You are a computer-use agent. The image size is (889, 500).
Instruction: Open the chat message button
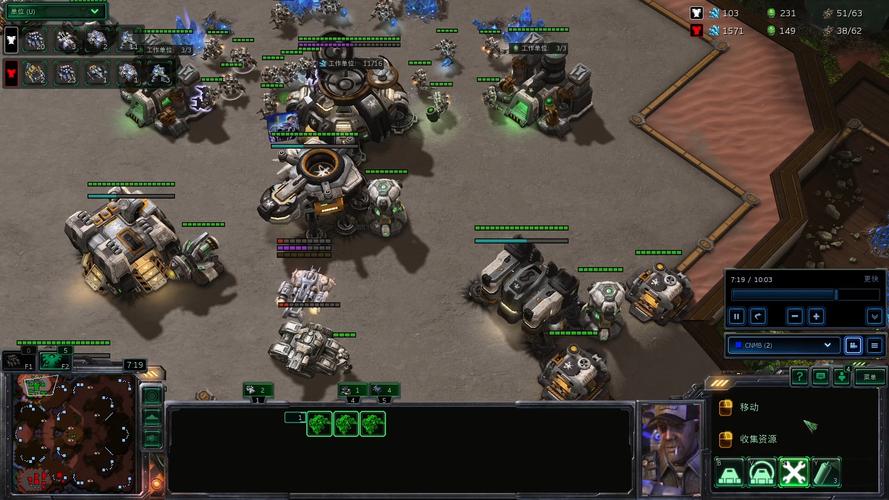tap(820, 377)
